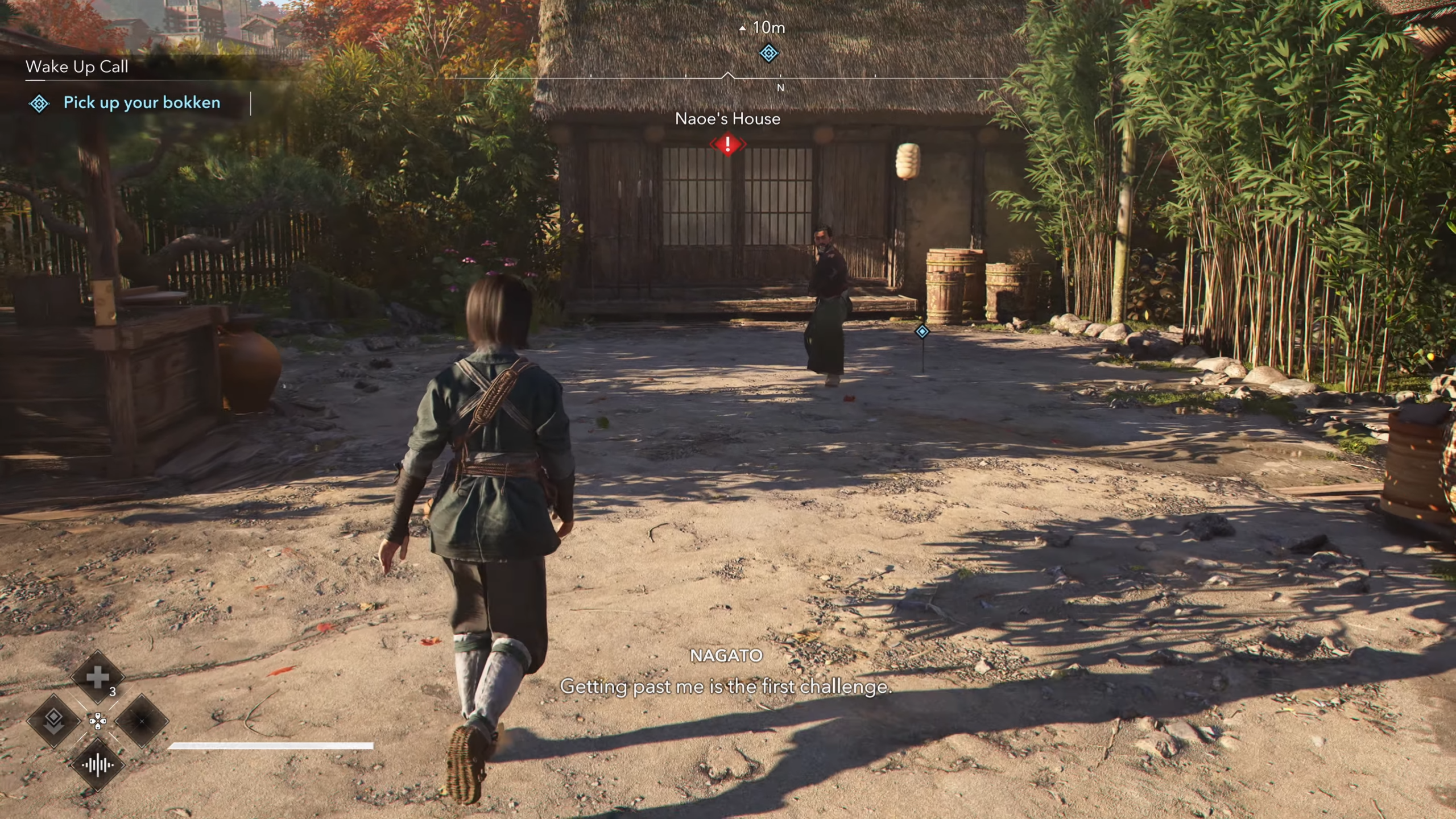
Task: Activate the sound waveform whistle slot
Action: (97, 765)
